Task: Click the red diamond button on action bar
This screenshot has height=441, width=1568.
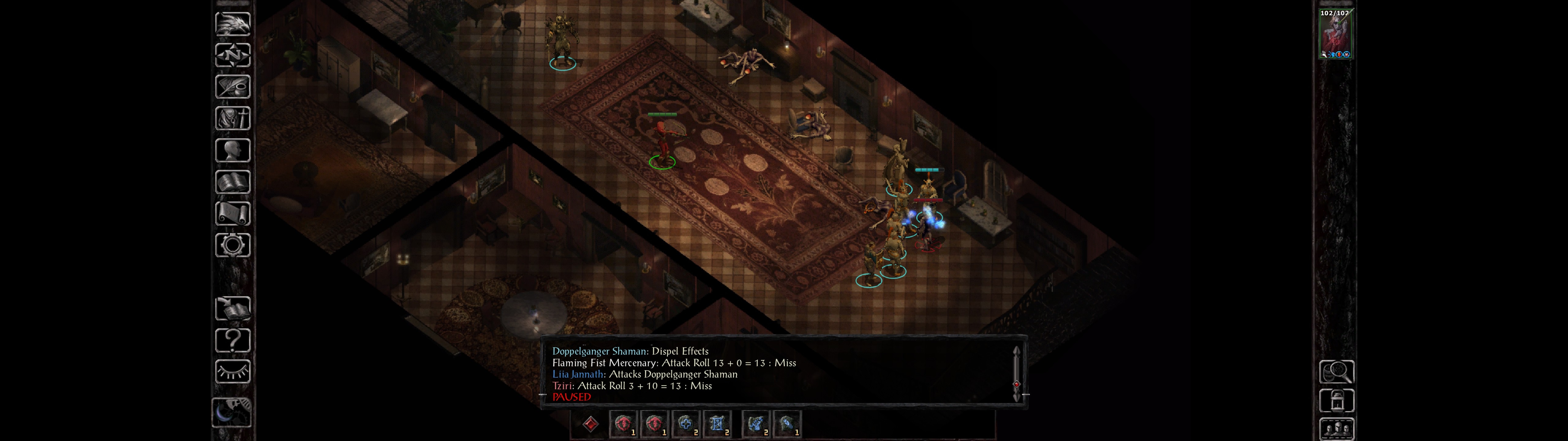Action: pyautogui.click(x=590, y=424)
